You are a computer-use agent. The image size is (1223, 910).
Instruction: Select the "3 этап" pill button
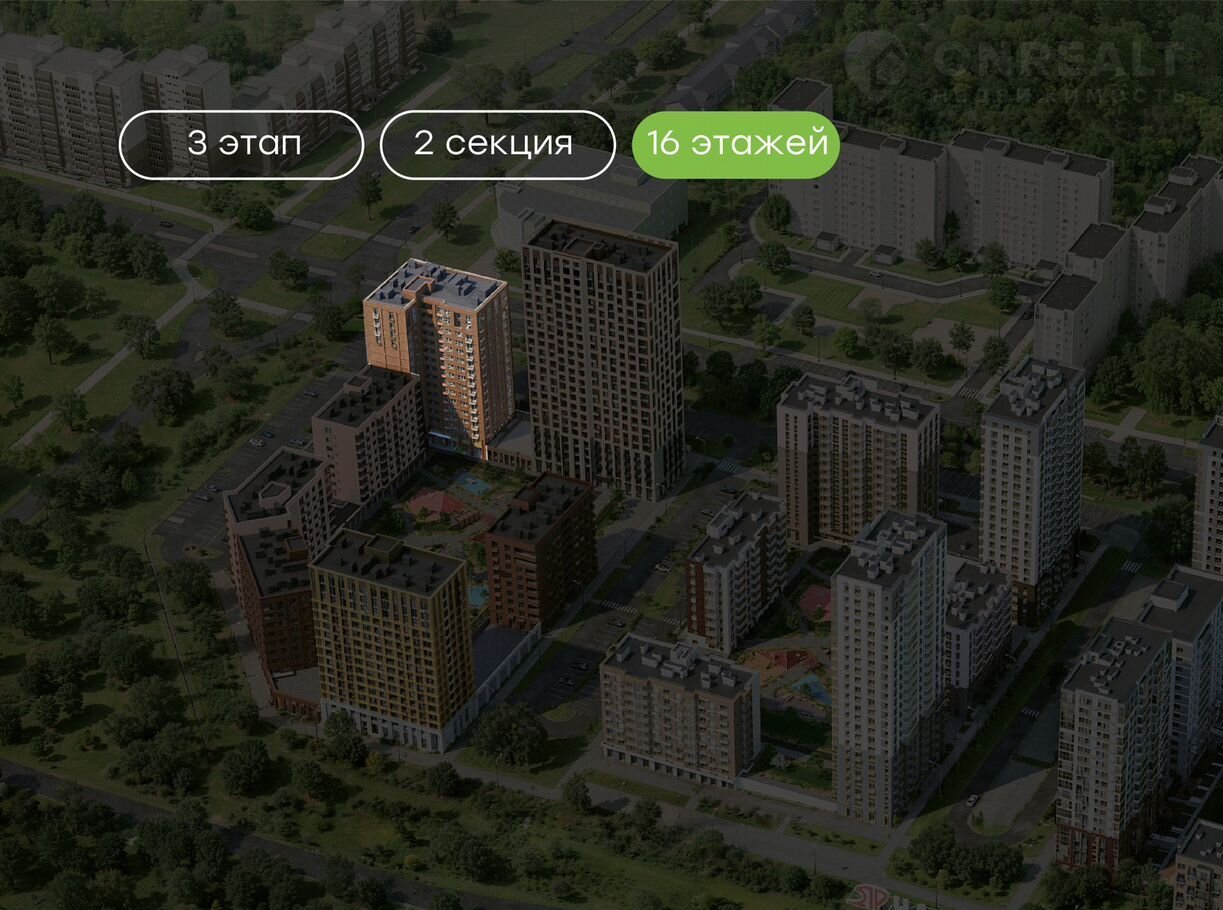pos(241,144)
